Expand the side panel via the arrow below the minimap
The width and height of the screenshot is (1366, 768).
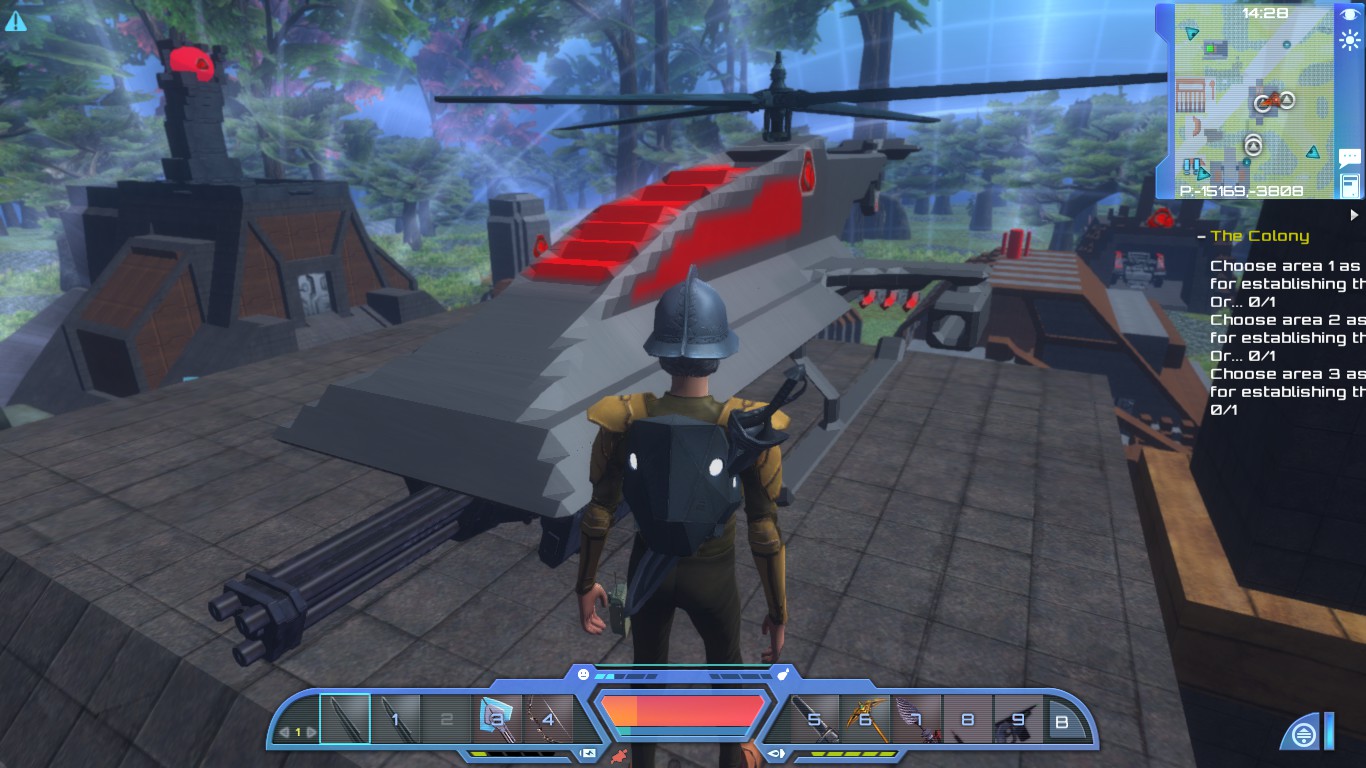(x=1356, y=212)
